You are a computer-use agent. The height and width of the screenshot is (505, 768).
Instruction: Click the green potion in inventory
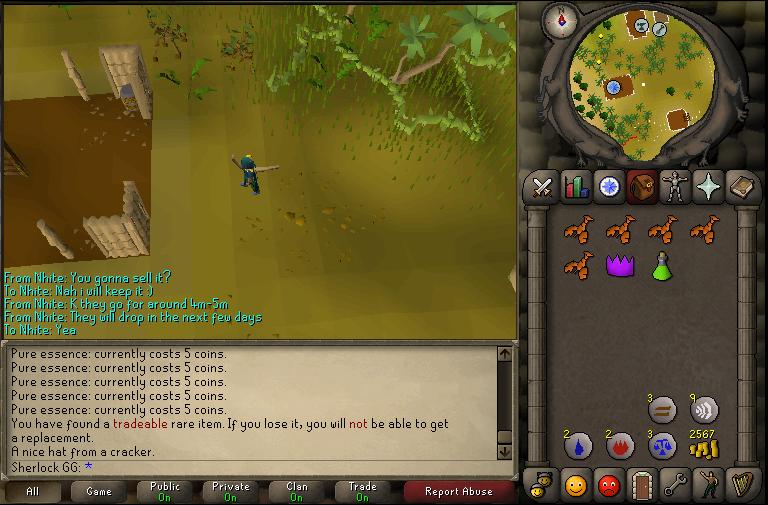(661, 266)
